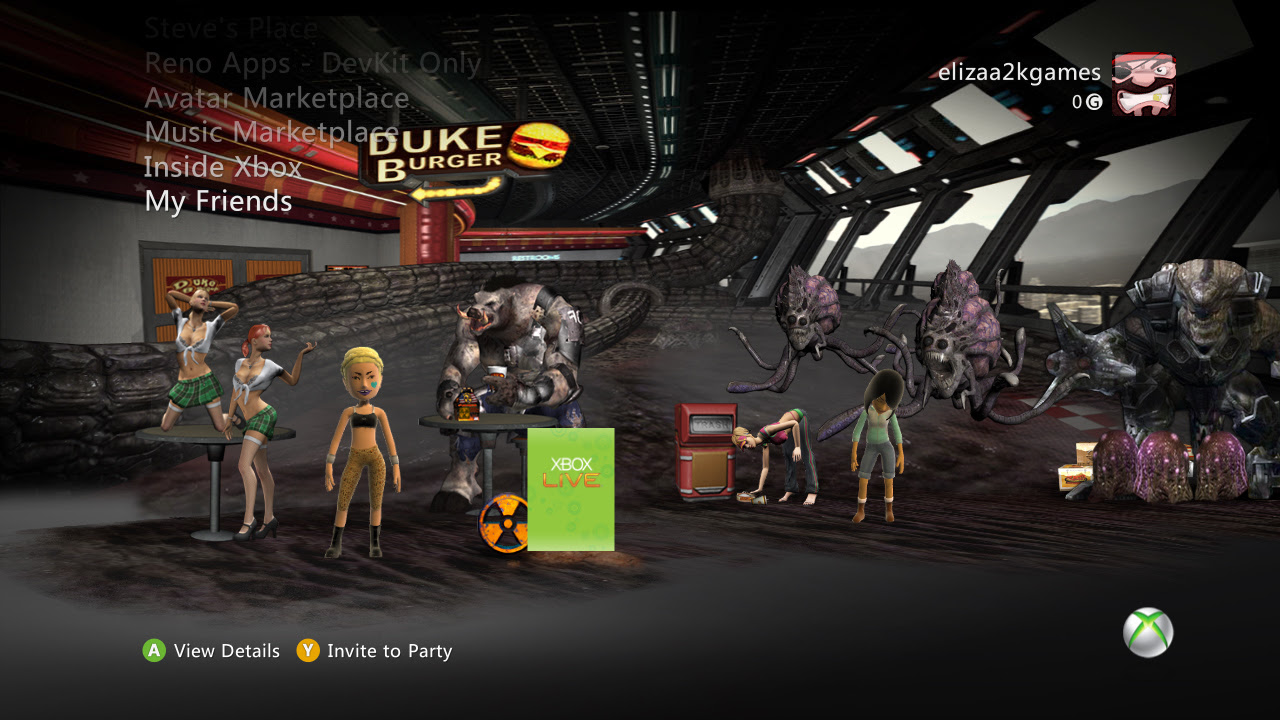The height and width of the screenshot is (720, 1280).
Task: Select the My Friends menu entry
Action: pyautogui.click(x=217, y=201)
